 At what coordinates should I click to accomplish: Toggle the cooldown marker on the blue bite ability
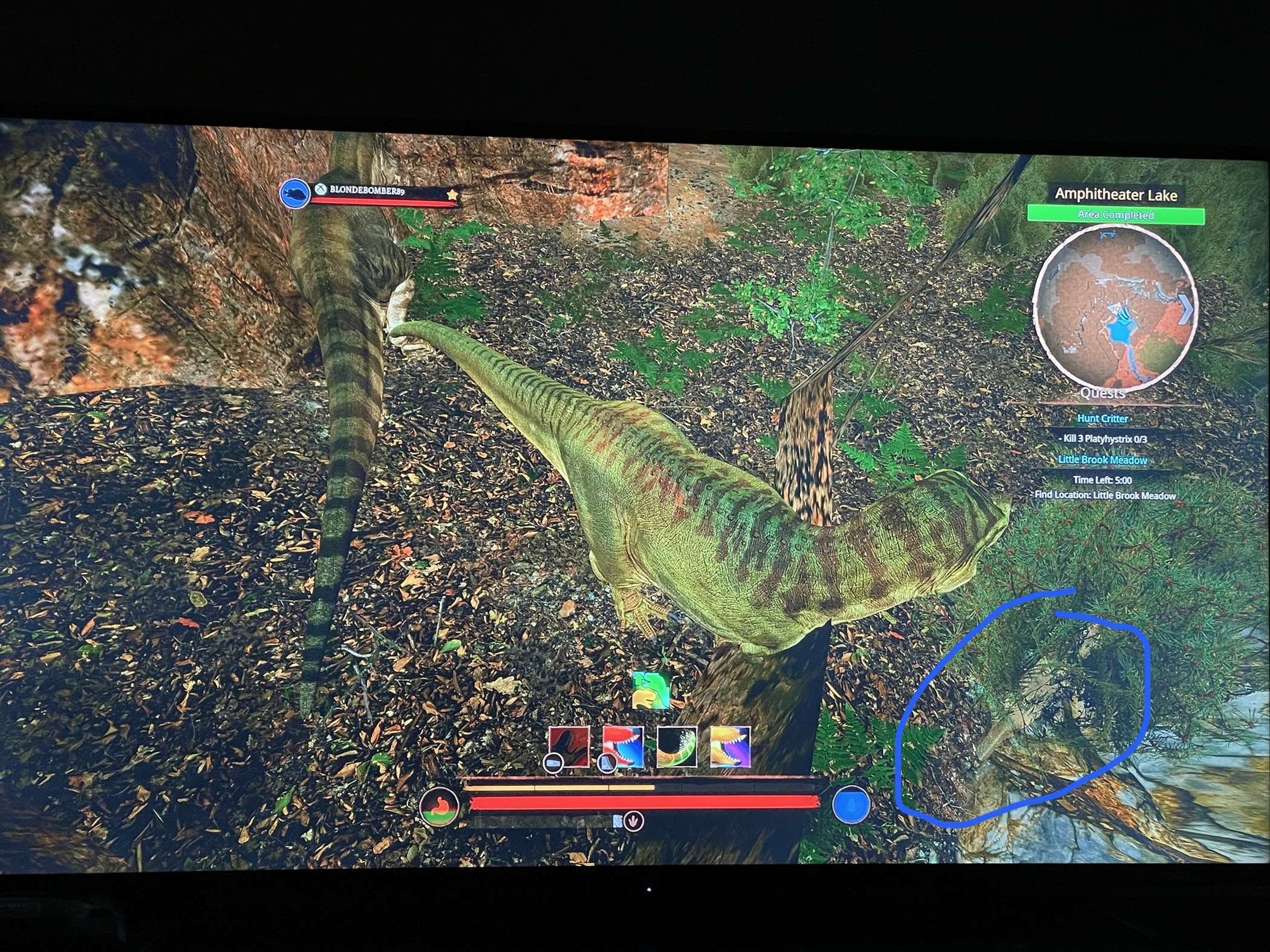[x=607, y=762]
